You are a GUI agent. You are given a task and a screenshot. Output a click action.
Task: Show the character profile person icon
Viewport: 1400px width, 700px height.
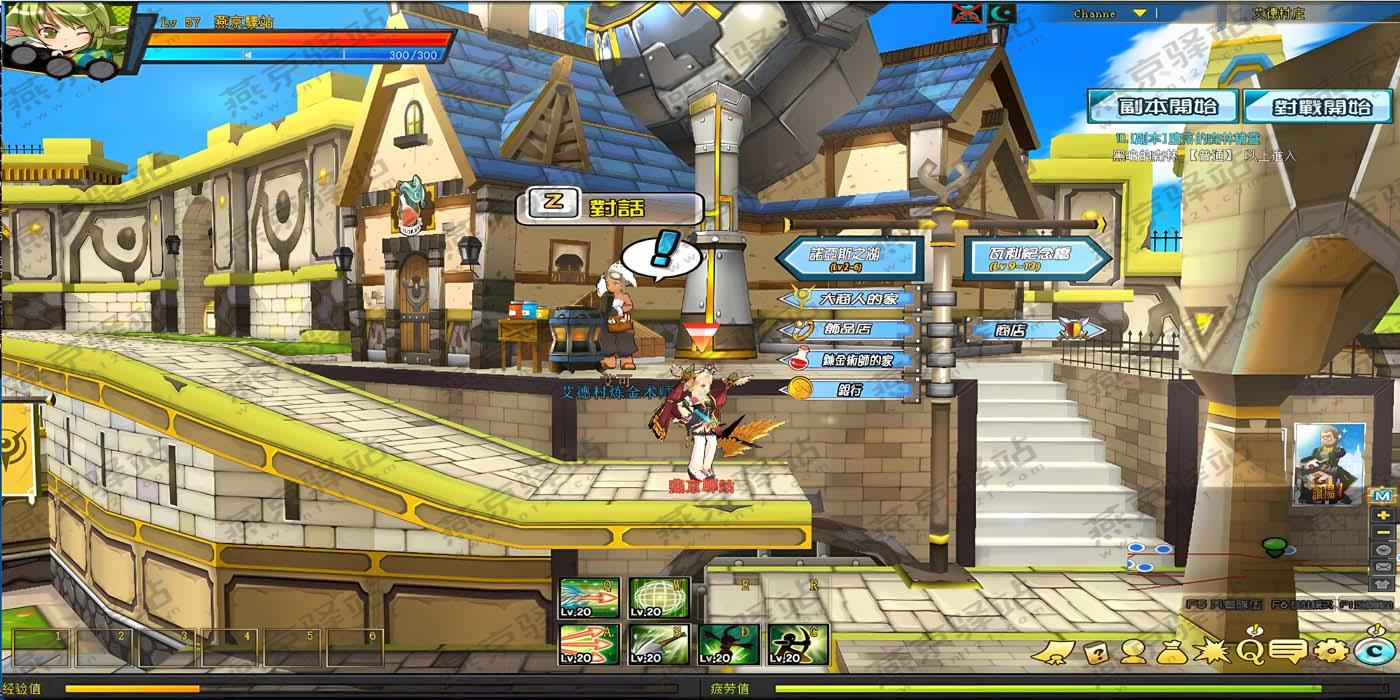(x=1133, y=652)
